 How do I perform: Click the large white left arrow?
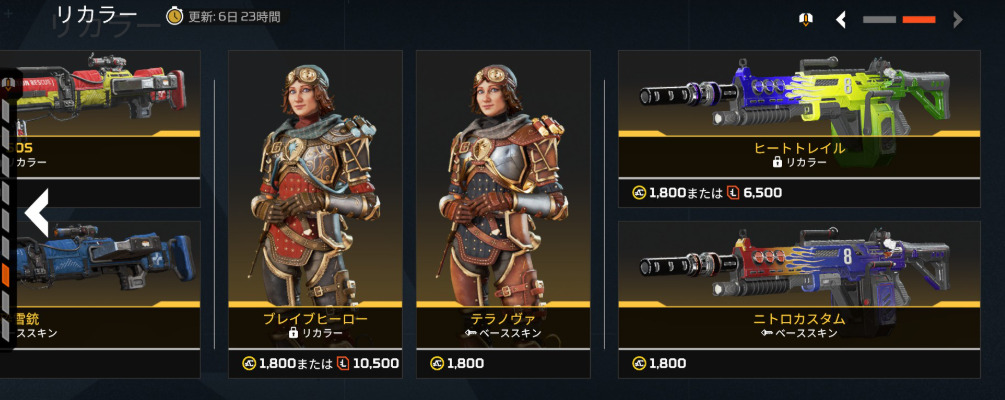[x=36, y=212]
